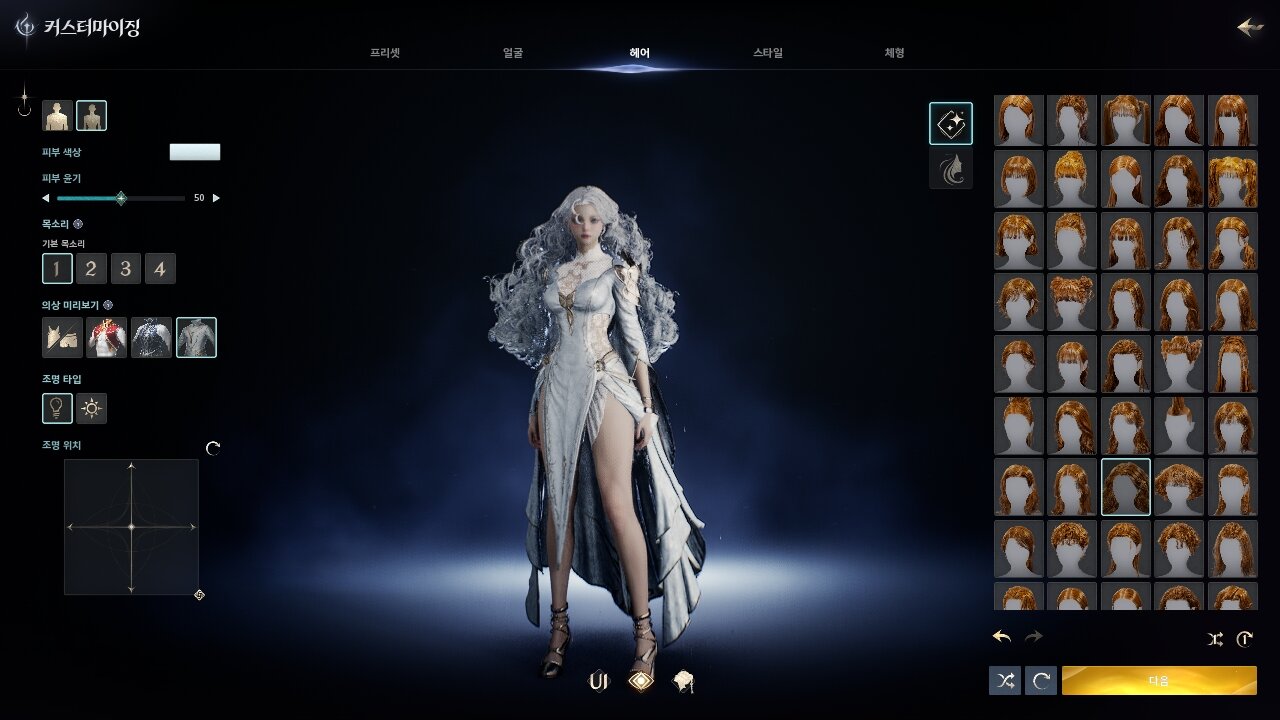Switch to the 프리셋 tab
The width and height of the screenshot is (1280, 720).
[385, 53]
